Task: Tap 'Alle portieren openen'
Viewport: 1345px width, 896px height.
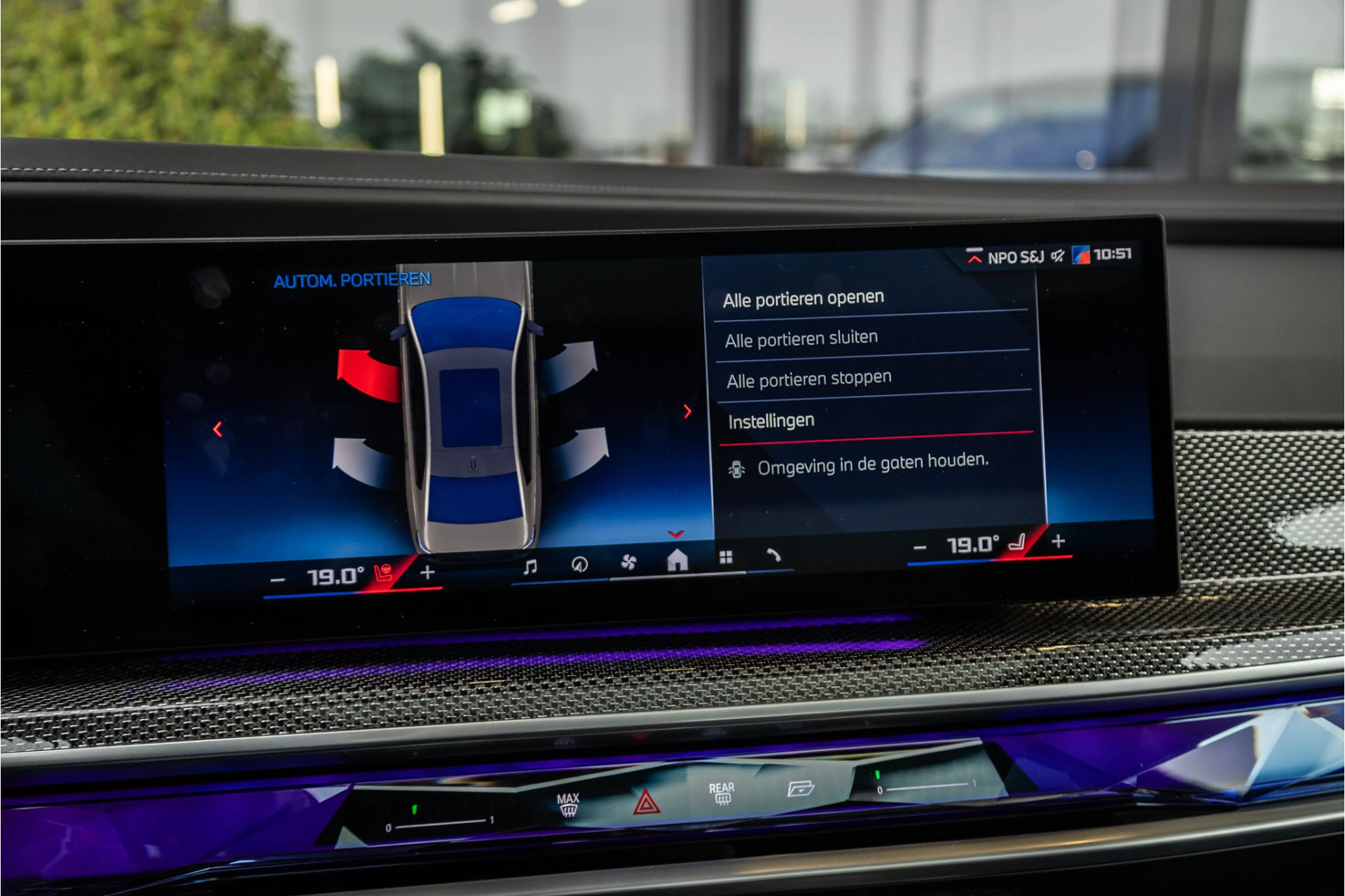Action: (x=805, y=297)
